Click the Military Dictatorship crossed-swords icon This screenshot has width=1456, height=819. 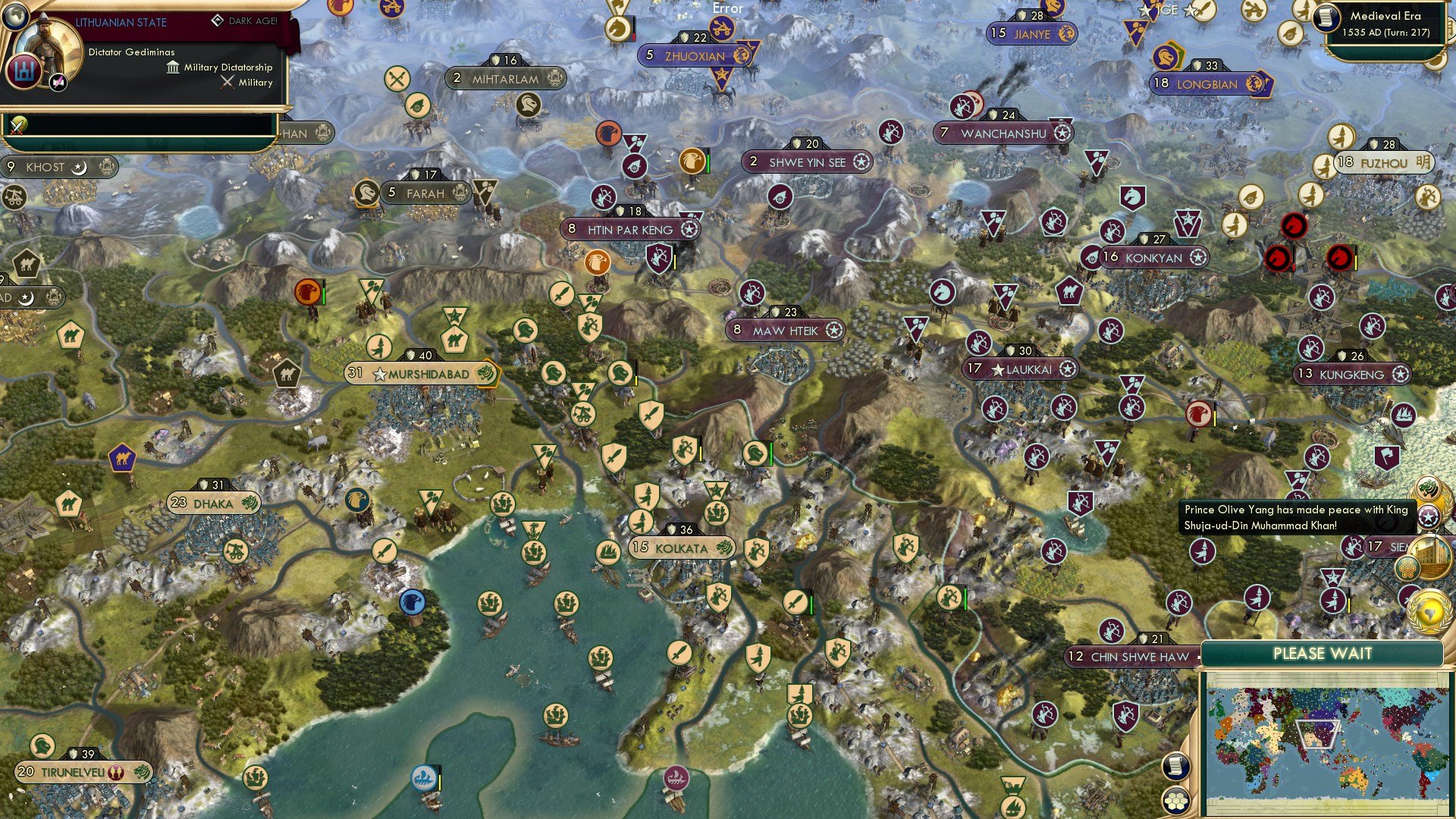(x=227, y=82)
